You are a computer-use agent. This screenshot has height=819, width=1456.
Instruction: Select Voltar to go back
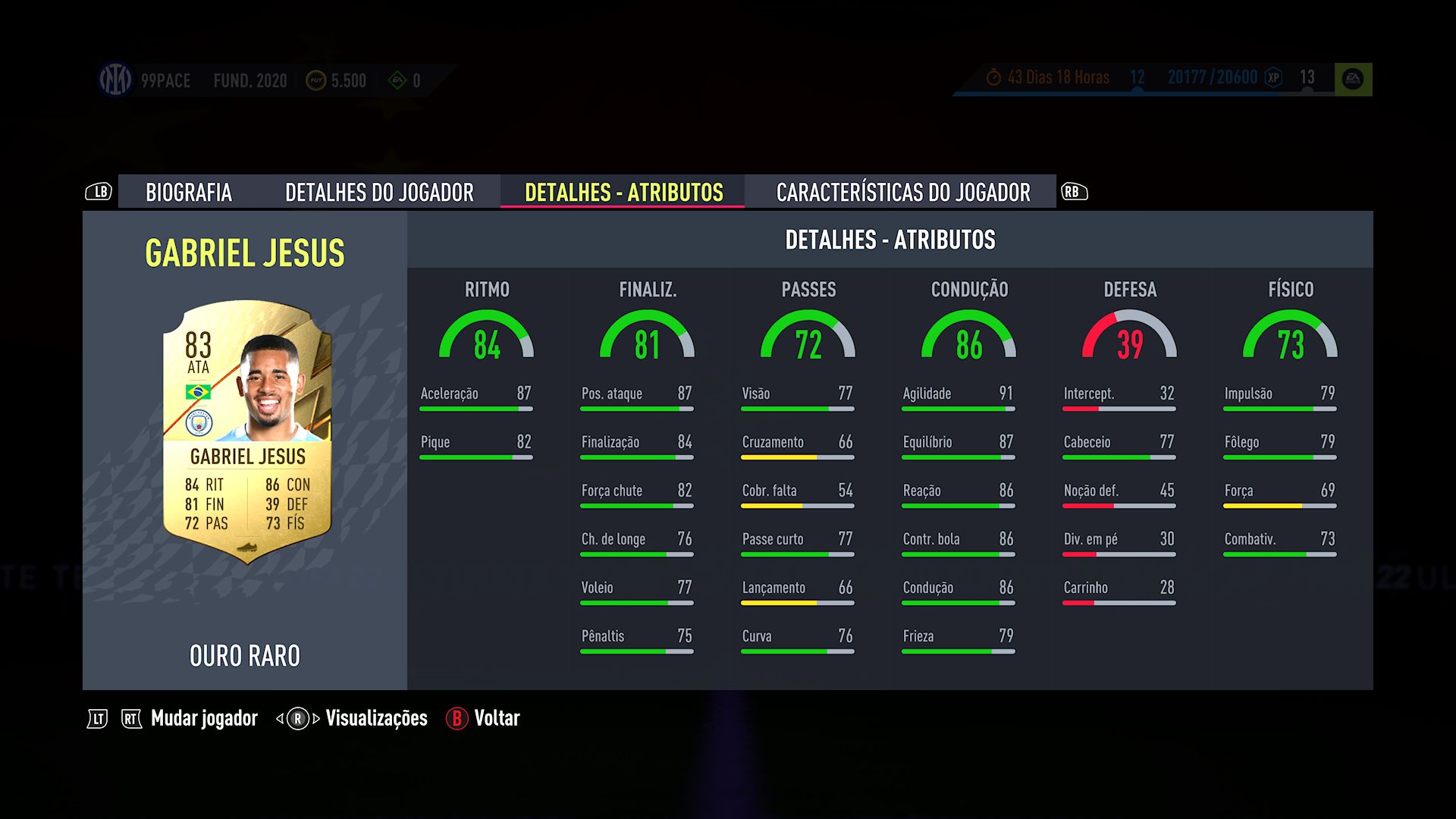(x=497, y=718)
